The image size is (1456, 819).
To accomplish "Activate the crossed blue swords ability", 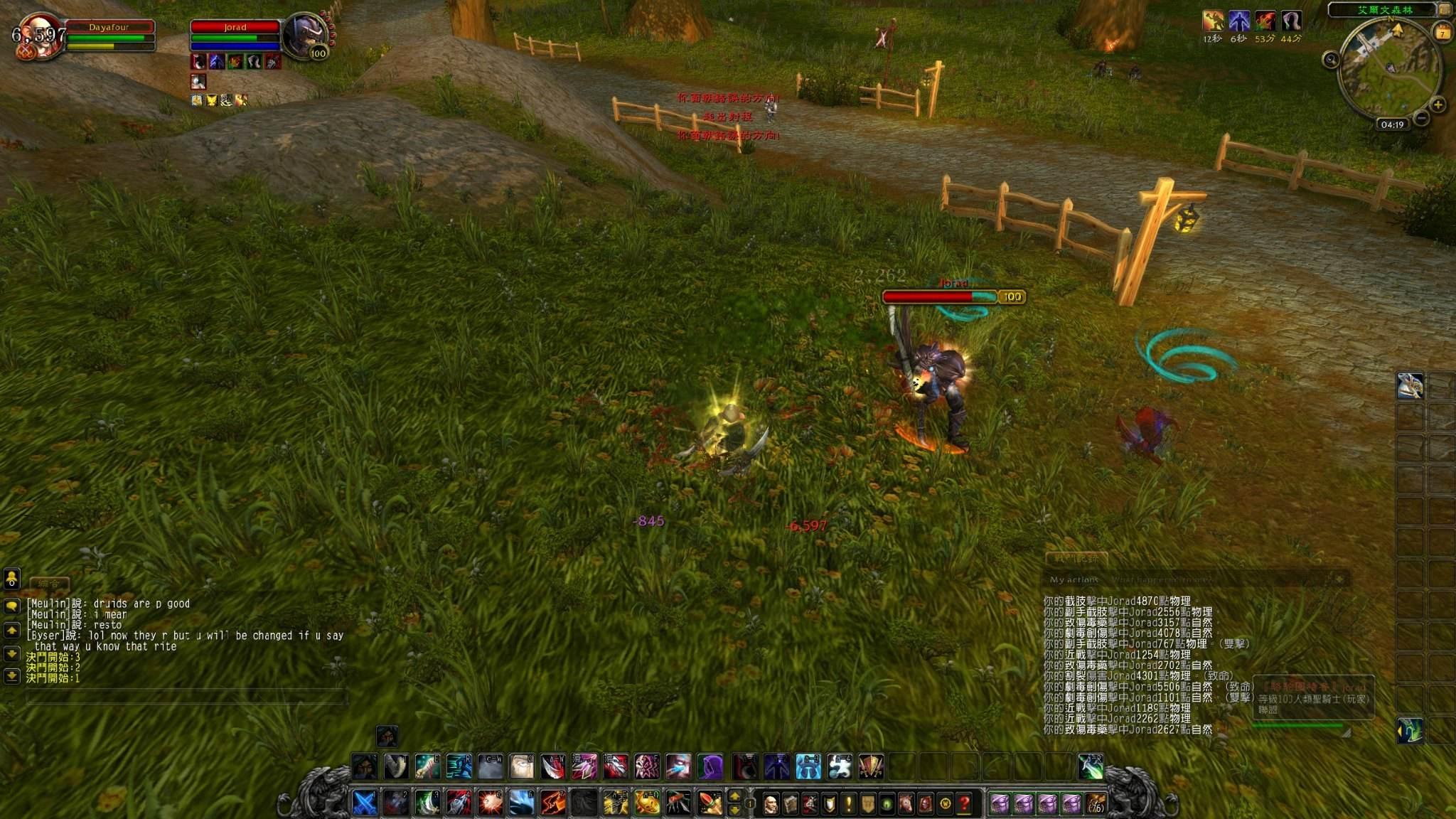I will (x=365, y=803).
